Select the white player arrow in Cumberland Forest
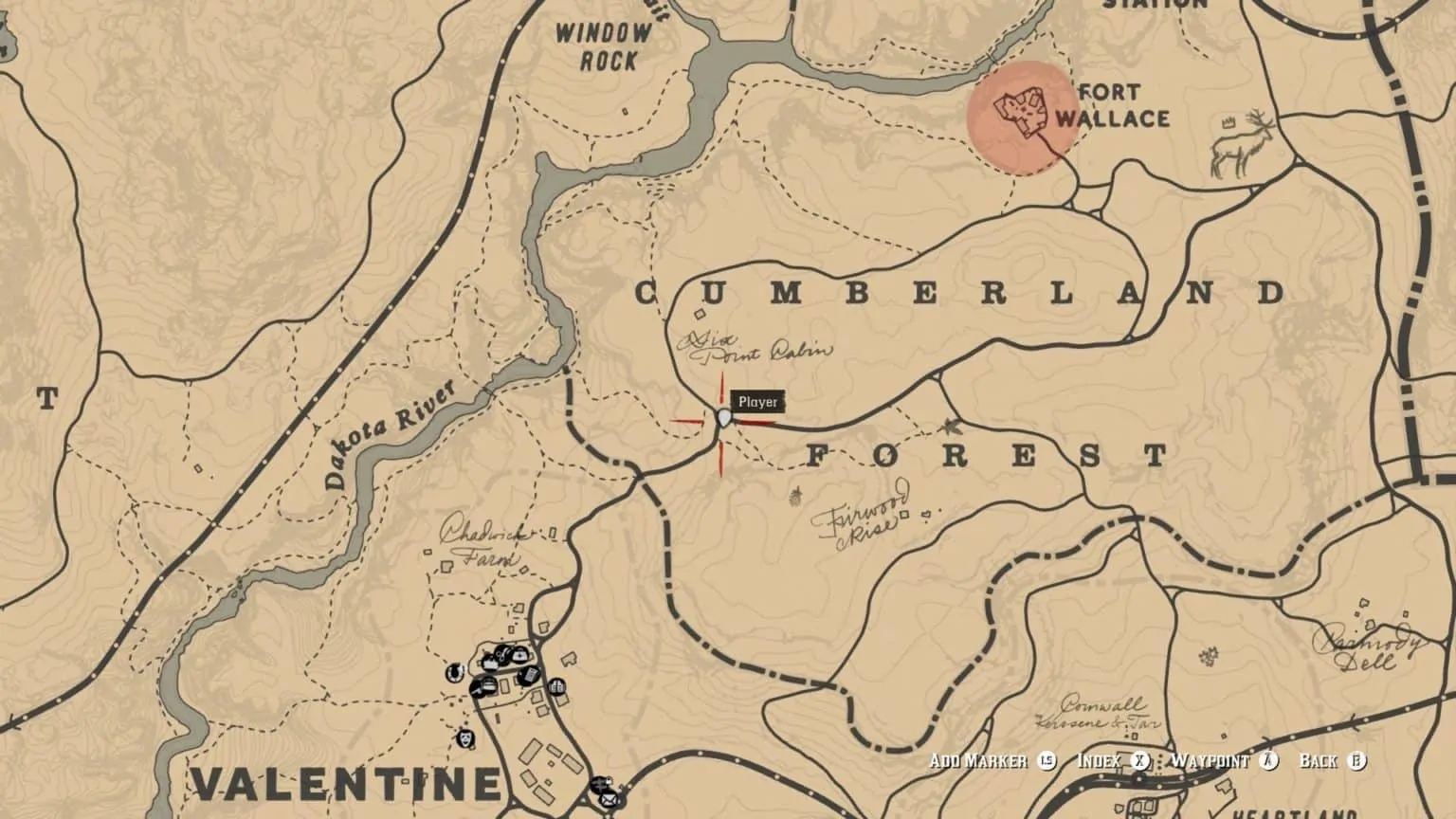 tap(723, 420)
